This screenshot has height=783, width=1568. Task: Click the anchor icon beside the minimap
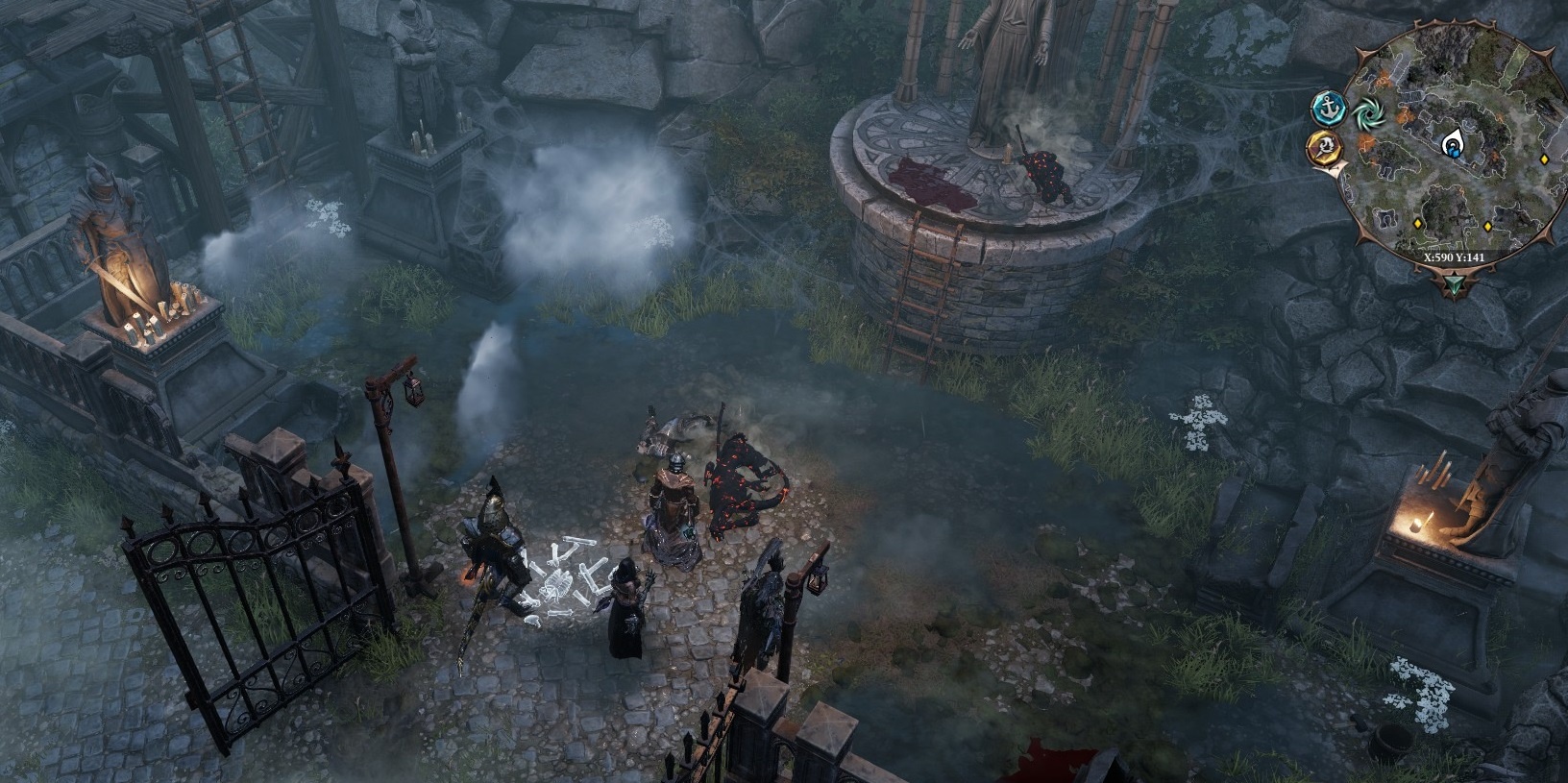tap(1329, 110)
